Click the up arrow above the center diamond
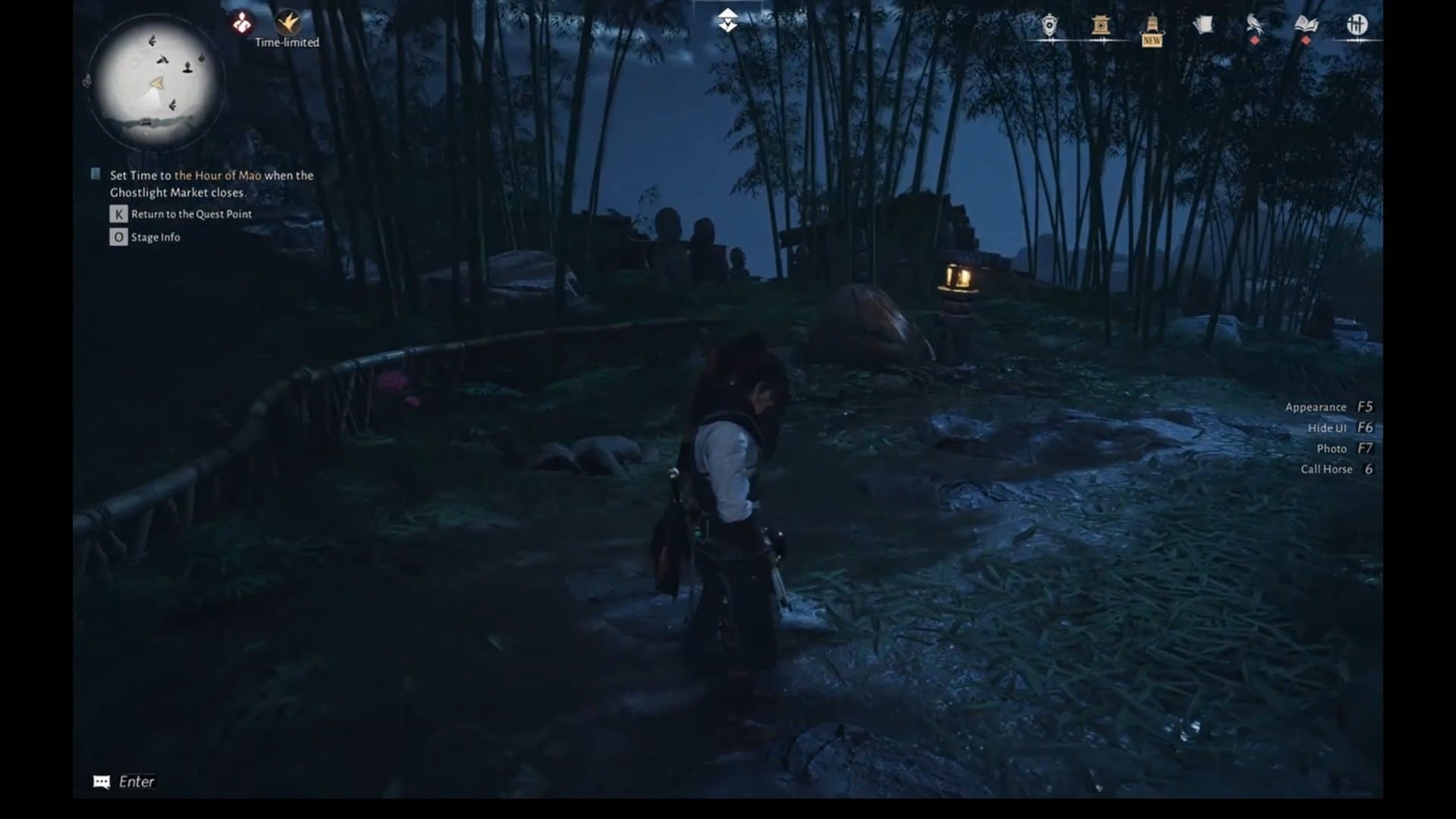The width and height of the screenshot is (1456, 819). pyautogui.click(x=728, y=11)
